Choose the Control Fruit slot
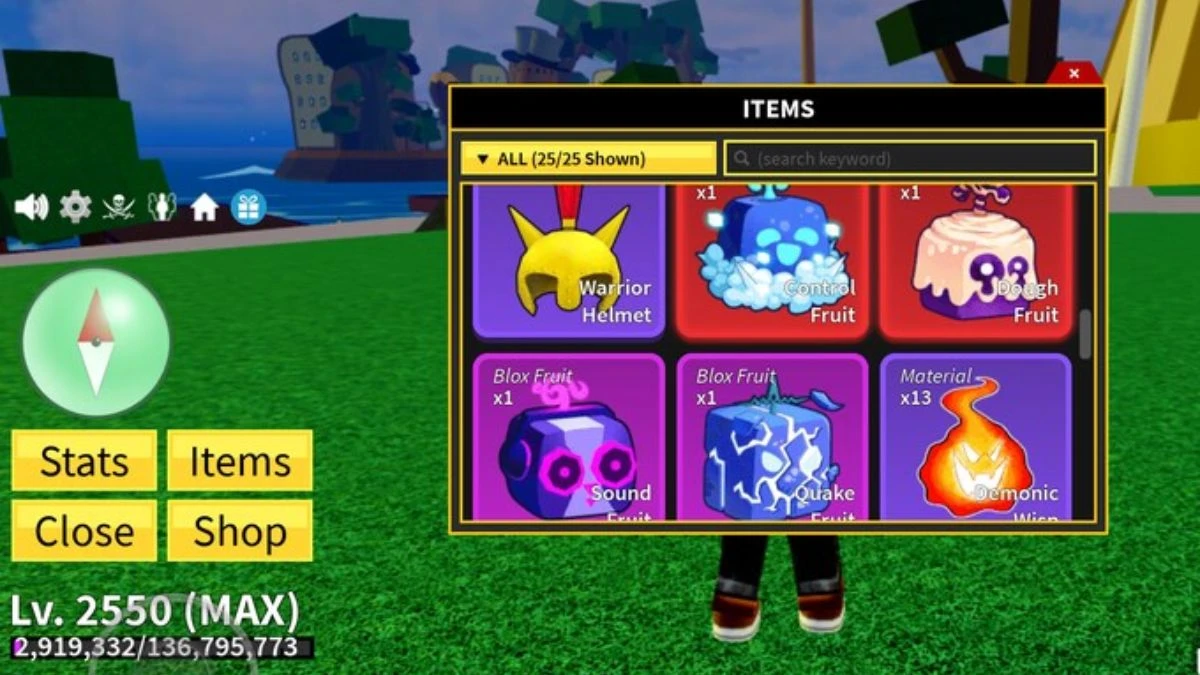The image size is (1200, 675). (x=771, y=260)
